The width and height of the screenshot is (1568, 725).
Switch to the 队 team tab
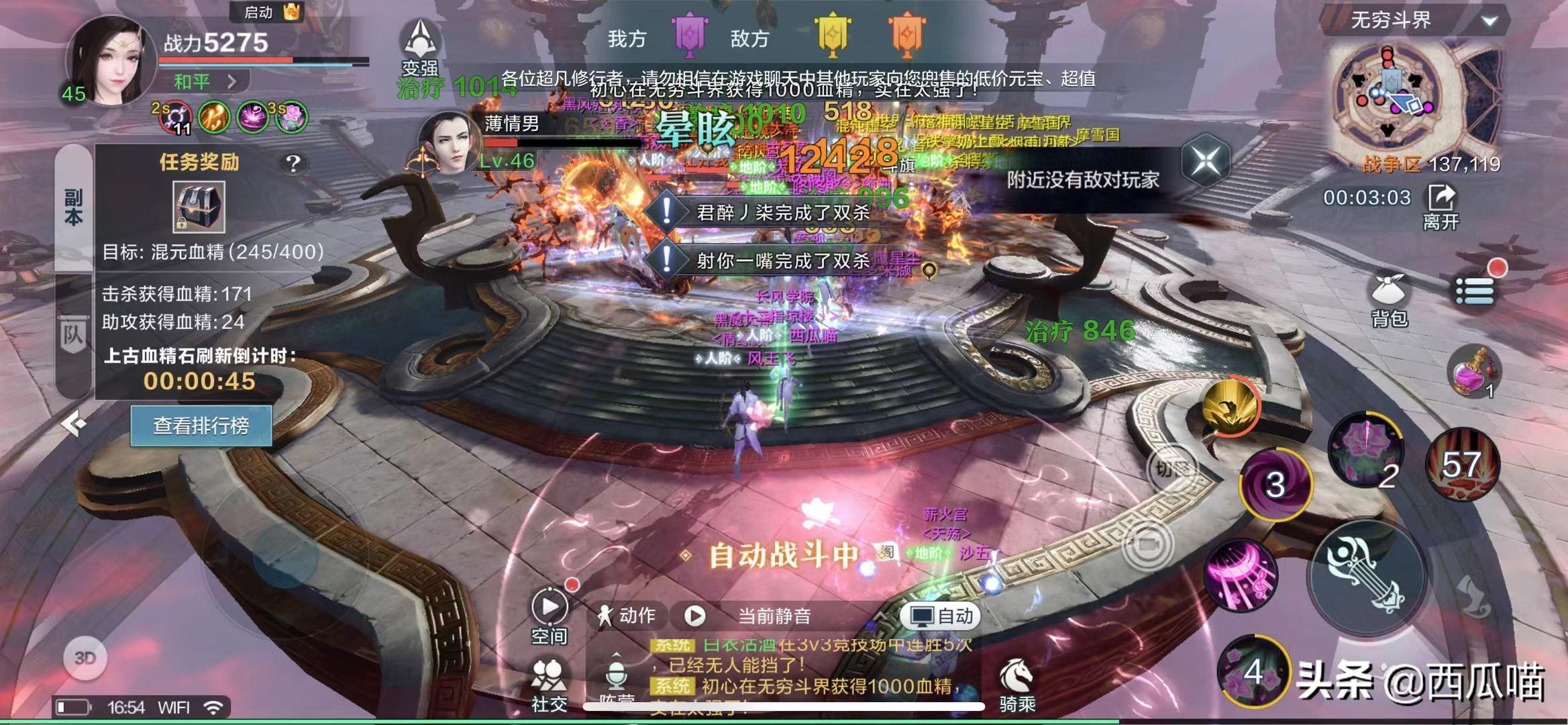point(73,336)
